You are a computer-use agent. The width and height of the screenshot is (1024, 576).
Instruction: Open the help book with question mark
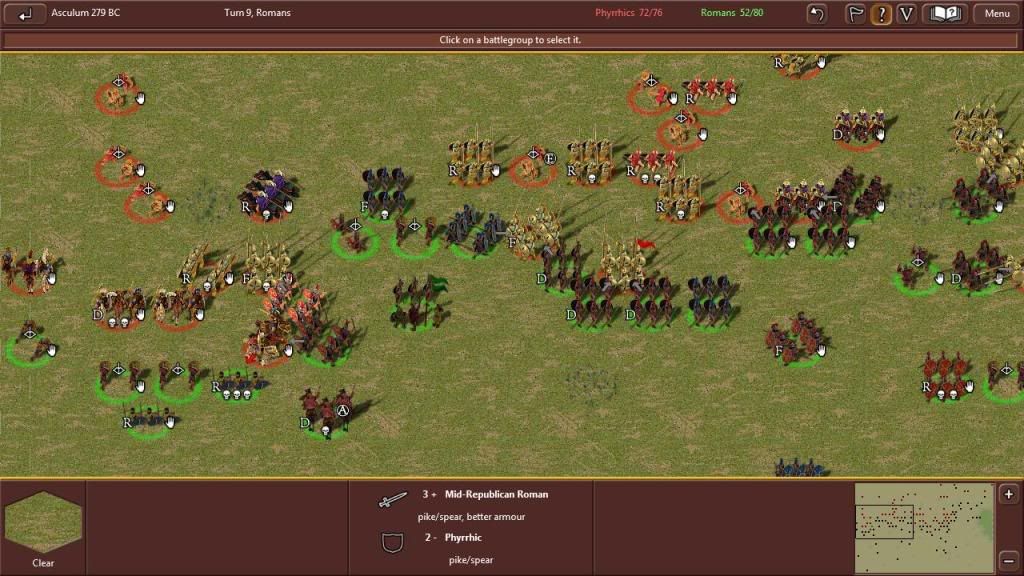click(944, 14)
